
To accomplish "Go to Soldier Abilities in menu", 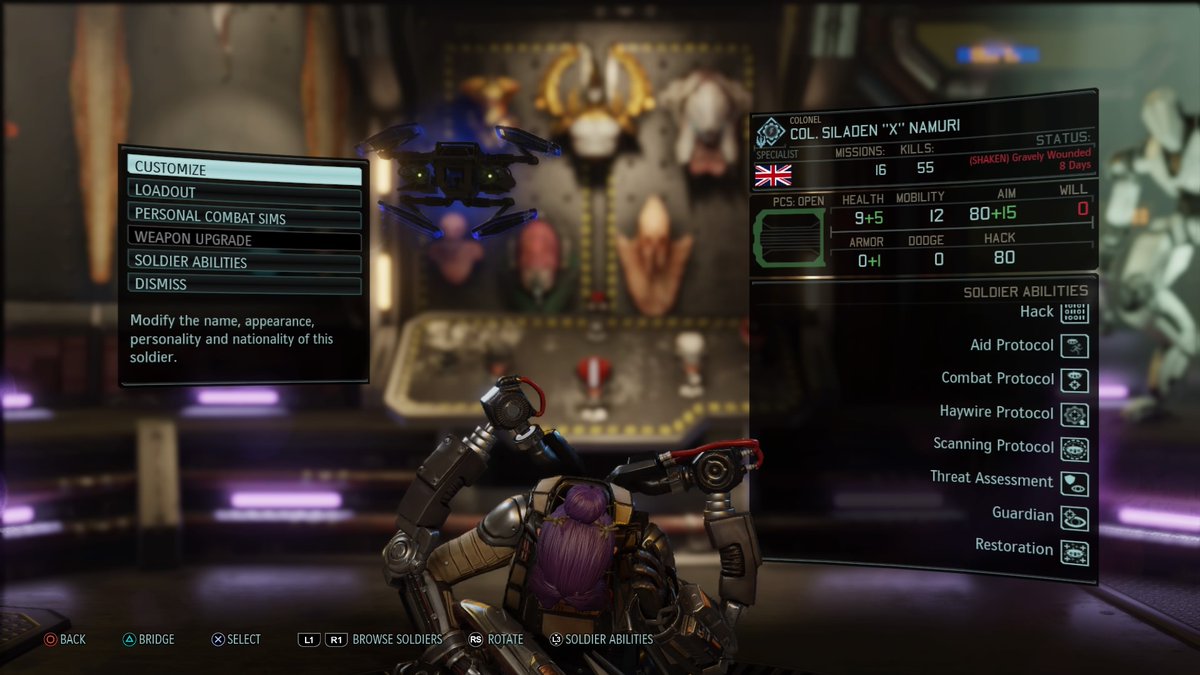I will coord(244,262).
